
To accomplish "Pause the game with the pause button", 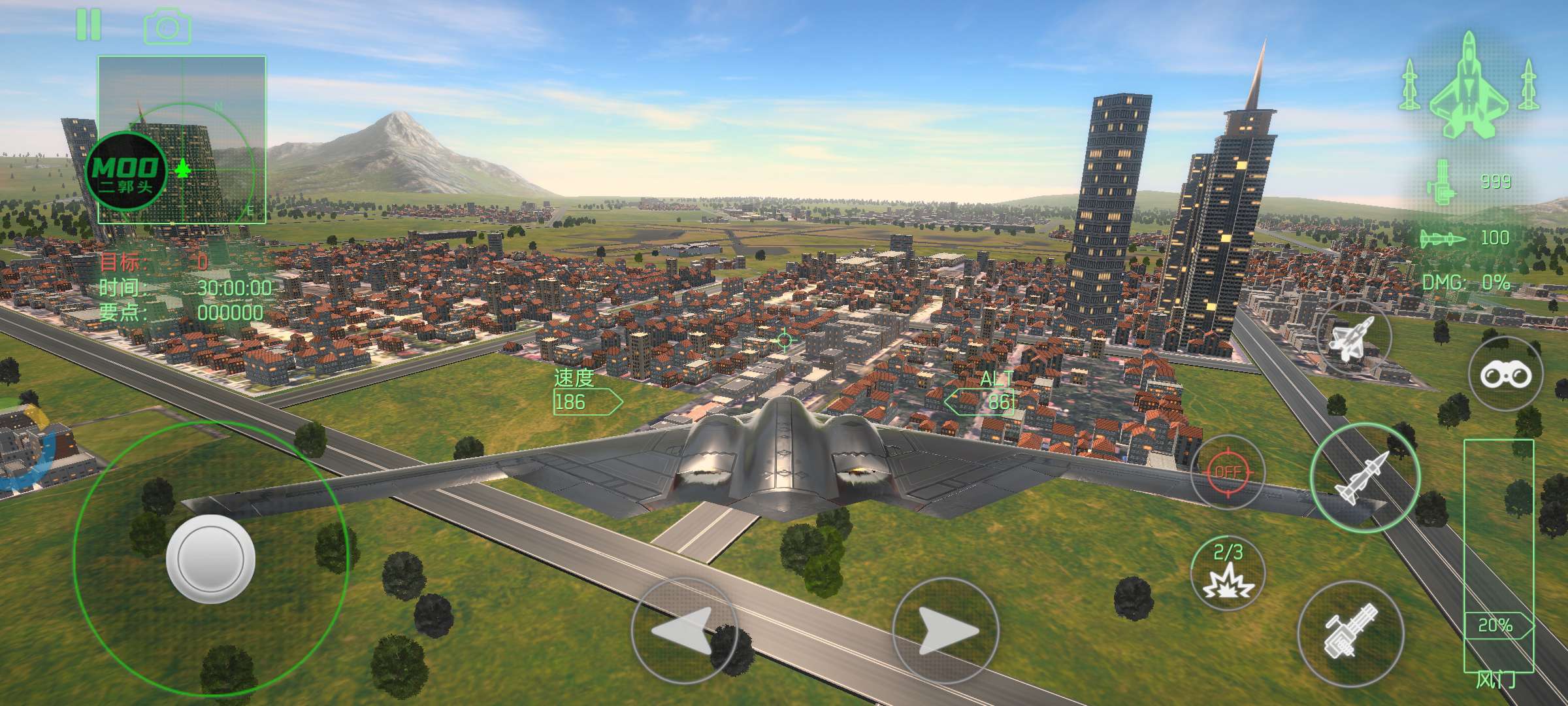I will [x=88, y=24].
